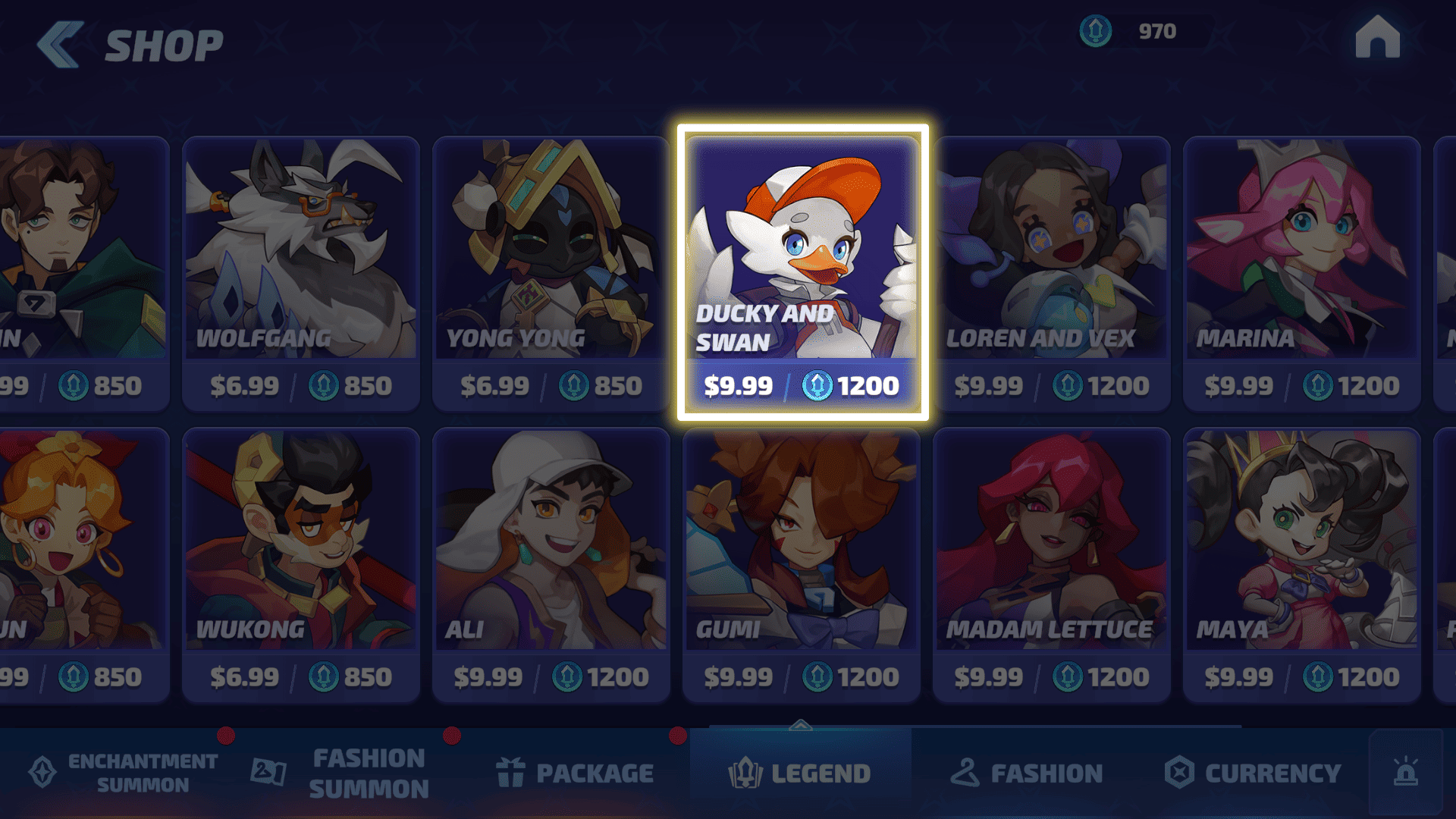Image resolution: width=1456 pixels, height=819 pixels.
Task: Select the Ducky and Swan card
Action: (x=802, y=273)
